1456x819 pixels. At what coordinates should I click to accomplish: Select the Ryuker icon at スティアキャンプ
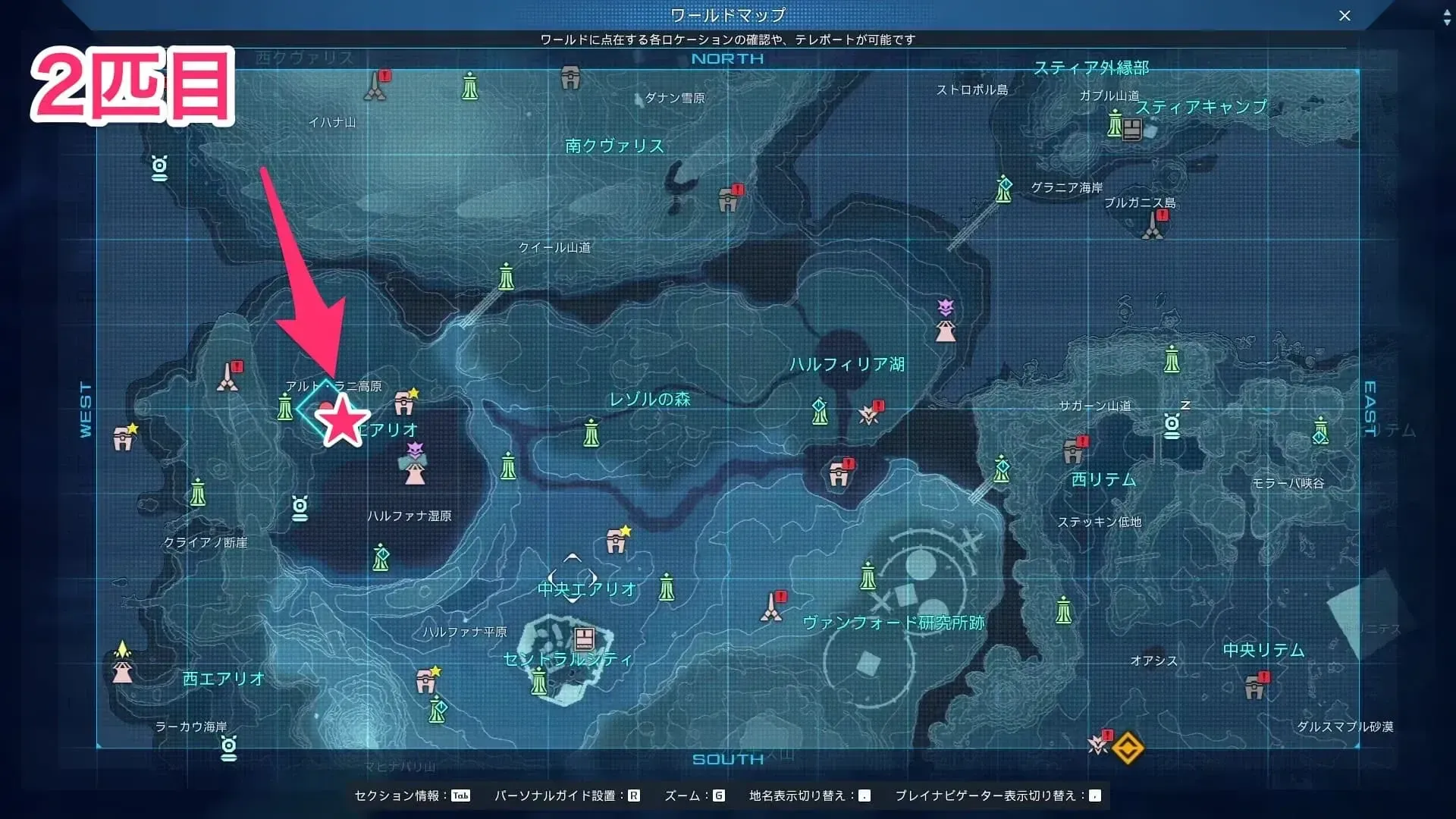click(x=1115, y=124)
